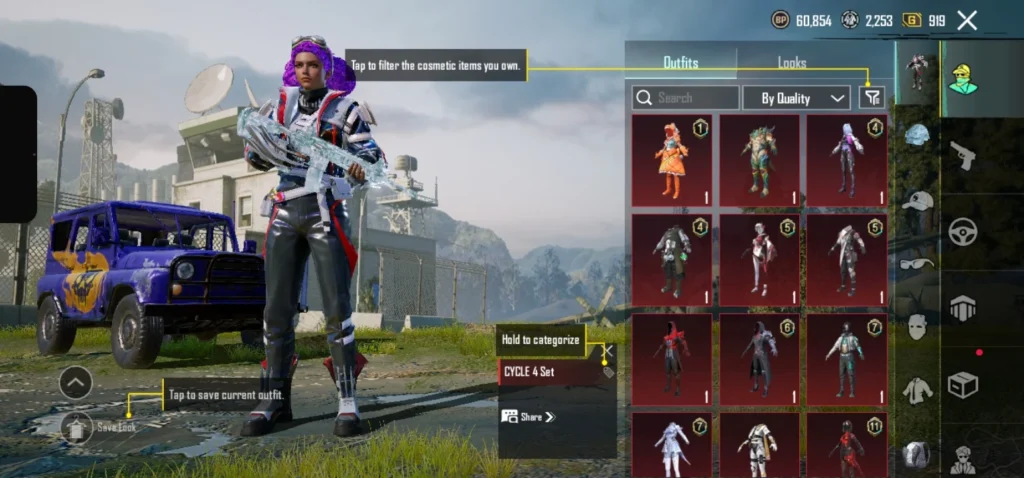Select the orange dress outfit
This screenshot has height=478, width=1024.
(x=671, y=160)
